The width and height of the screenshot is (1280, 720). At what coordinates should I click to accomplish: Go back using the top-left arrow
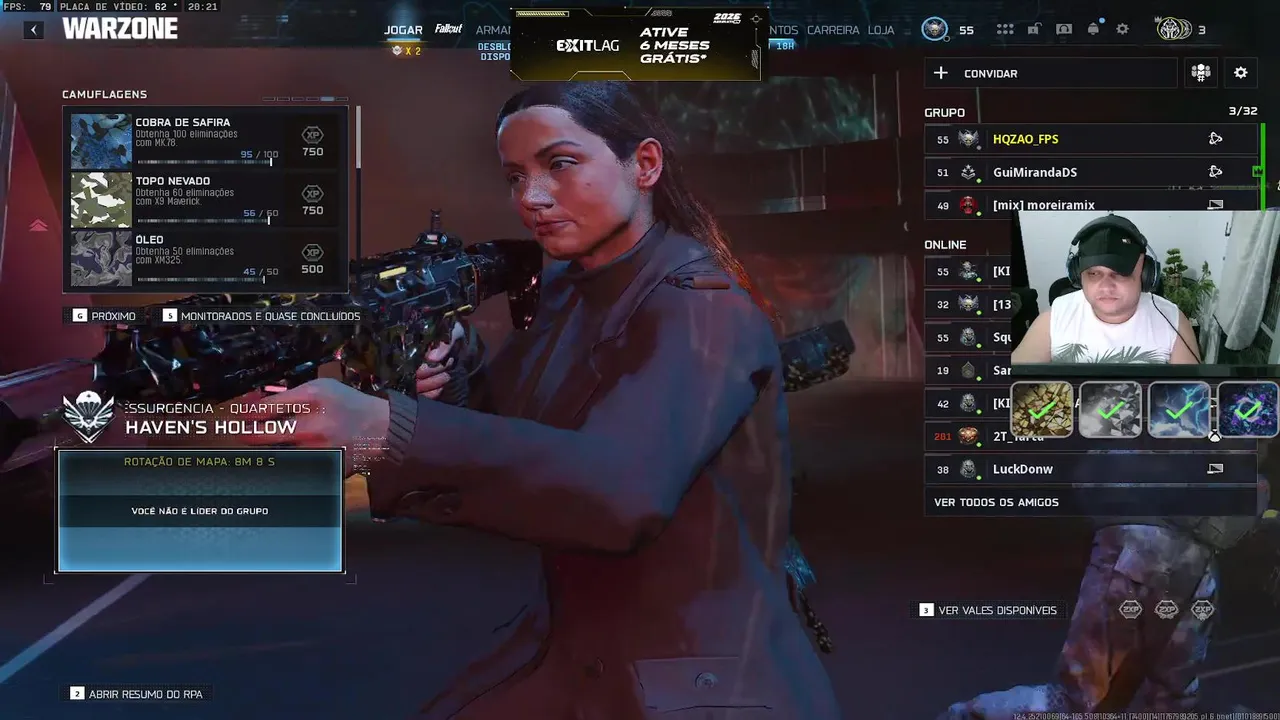tap(34, 30)
